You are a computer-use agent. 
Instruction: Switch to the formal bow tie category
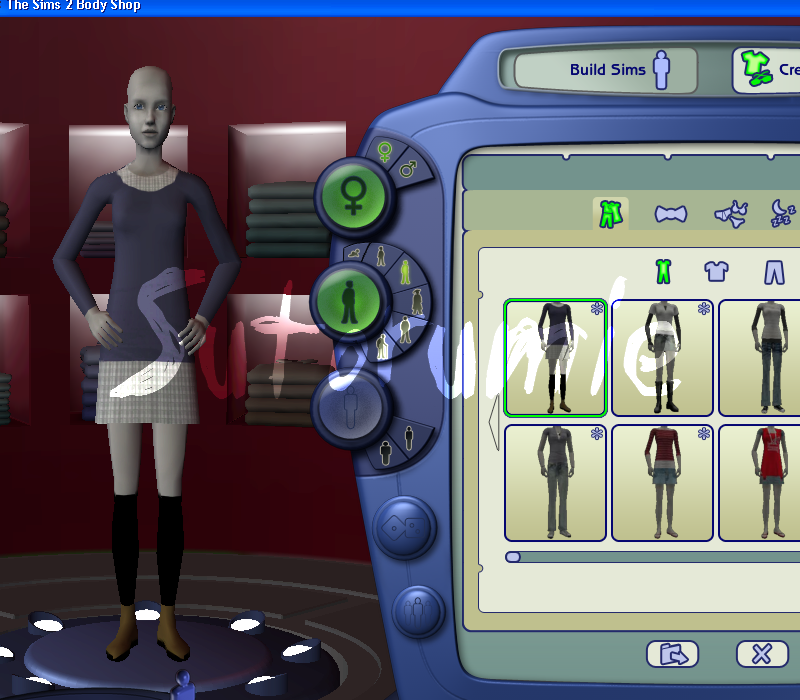point(670,213)
